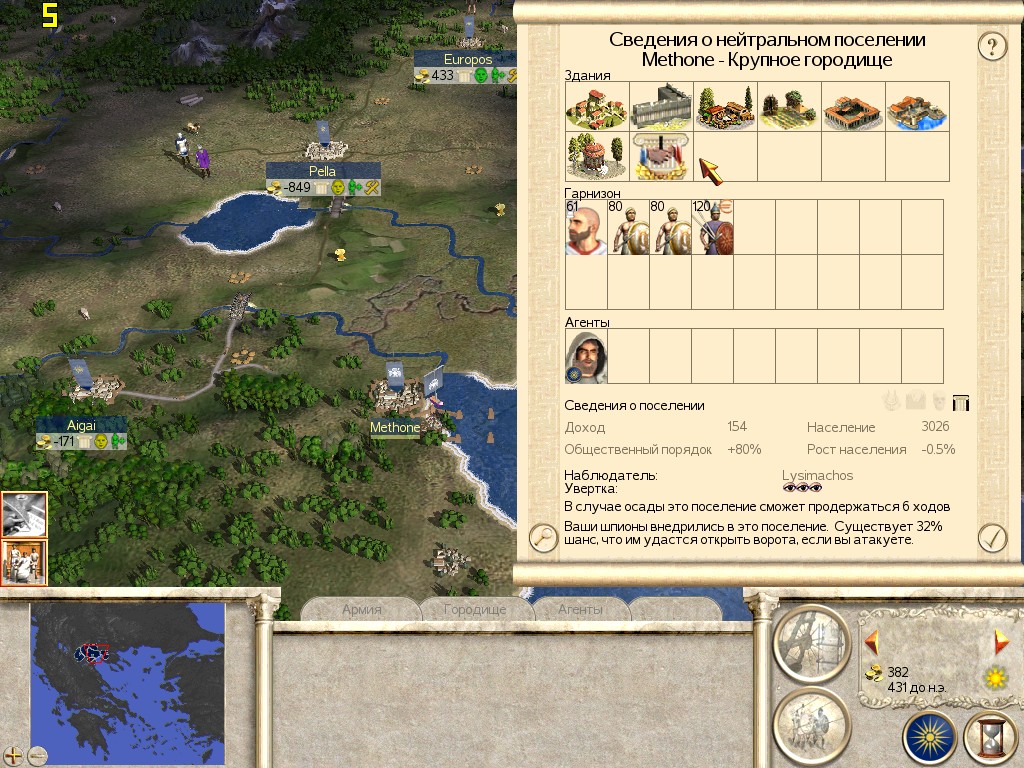Zoom out the minimap with minus button
The width and height of the screenshot is (1024, 768).
[37, 755]
